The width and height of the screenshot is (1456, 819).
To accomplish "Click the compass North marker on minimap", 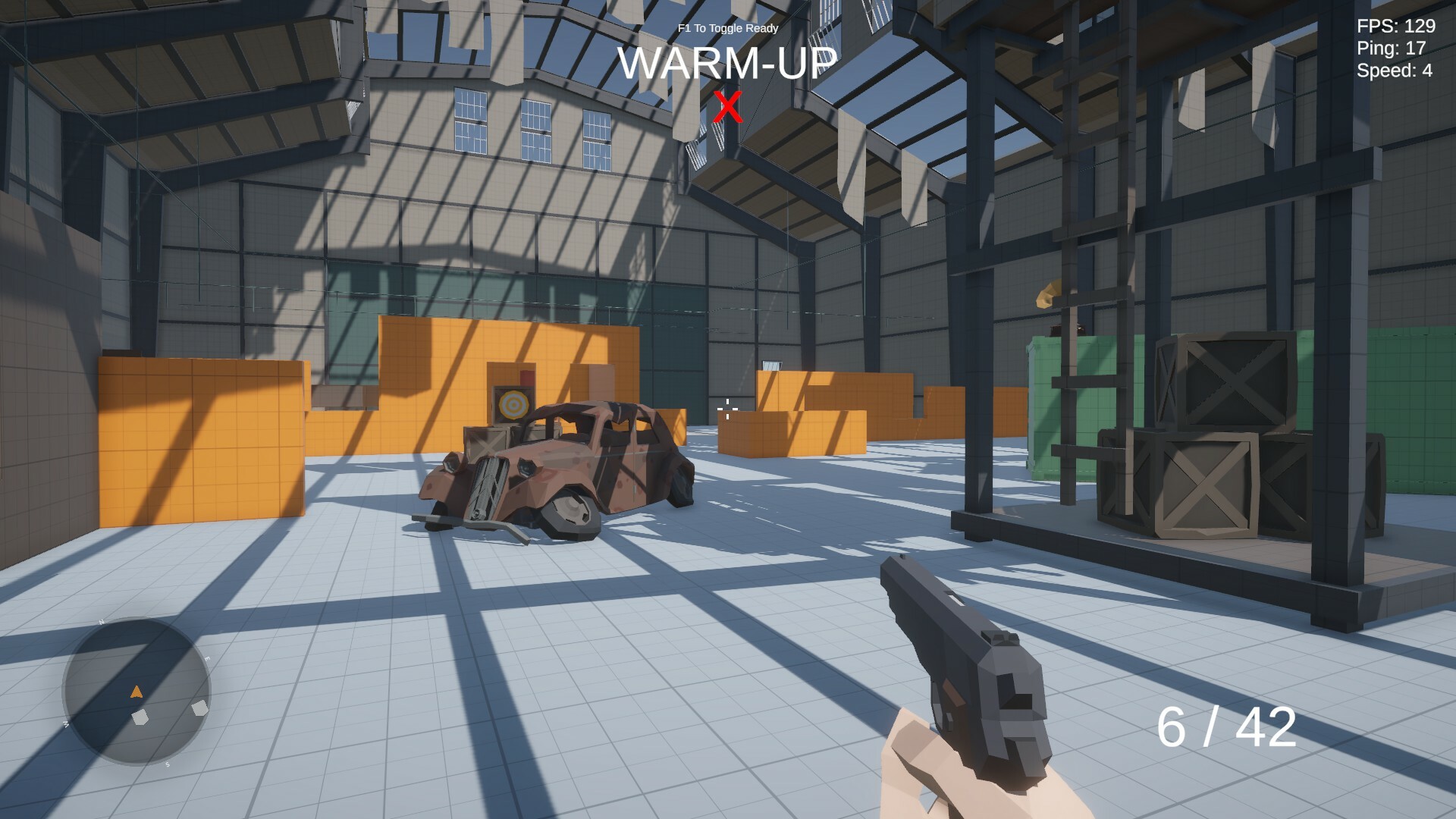I will tap(102, 620).
